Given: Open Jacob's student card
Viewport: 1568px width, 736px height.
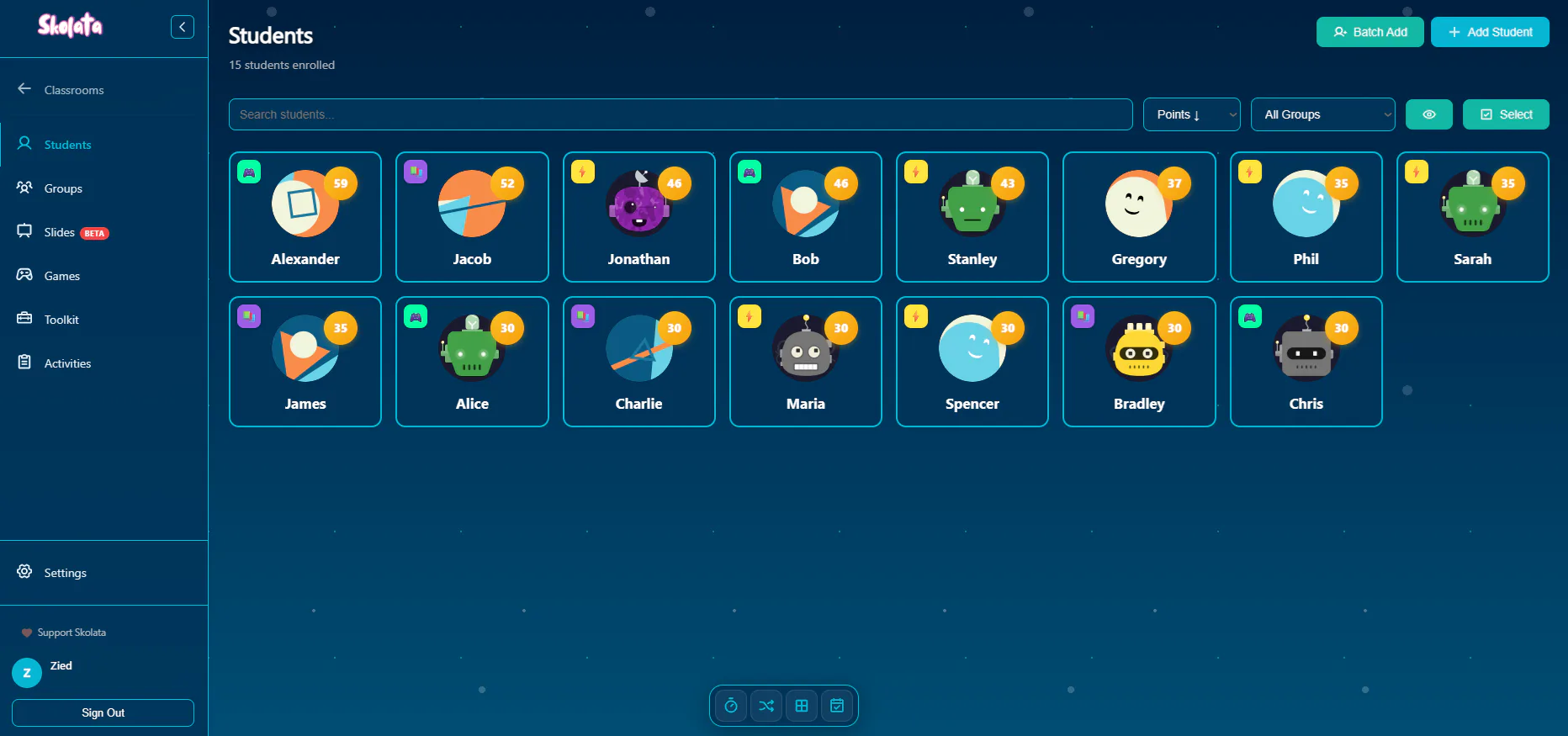Looking at the screenshot, I should point(471,217).
